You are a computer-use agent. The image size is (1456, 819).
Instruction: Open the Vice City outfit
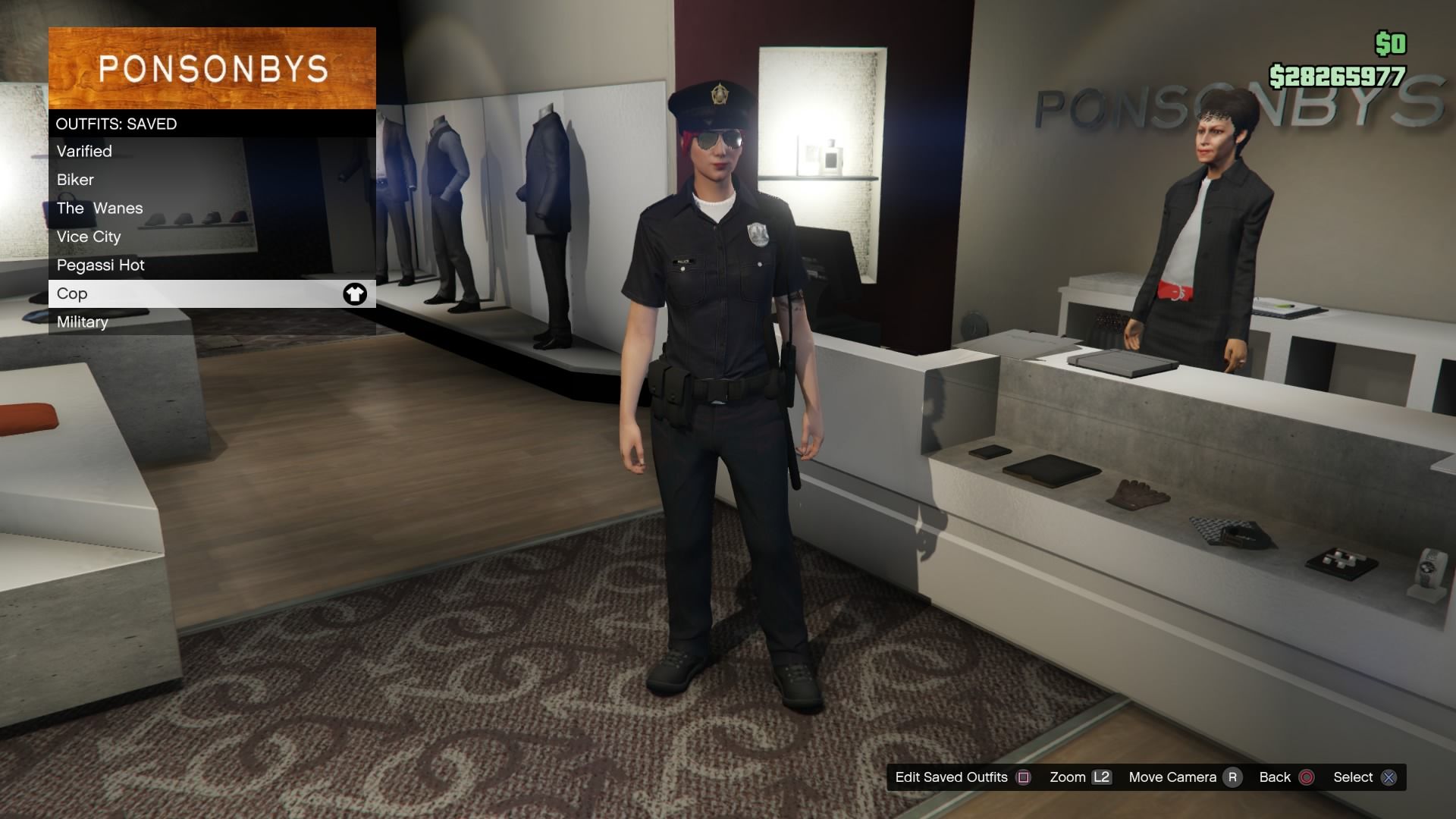[89, 237]
